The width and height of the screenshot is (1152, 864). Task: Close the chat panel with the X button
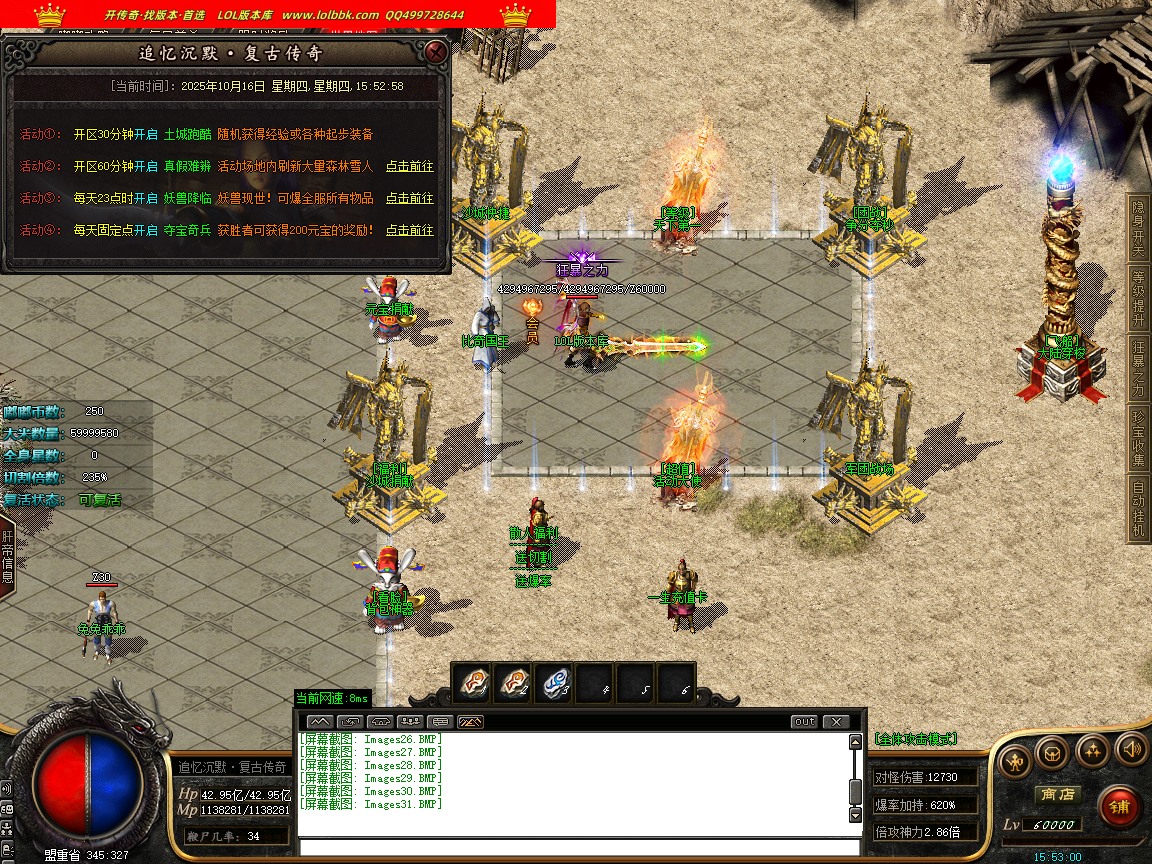pyautogui.click(x=835, y=721)
